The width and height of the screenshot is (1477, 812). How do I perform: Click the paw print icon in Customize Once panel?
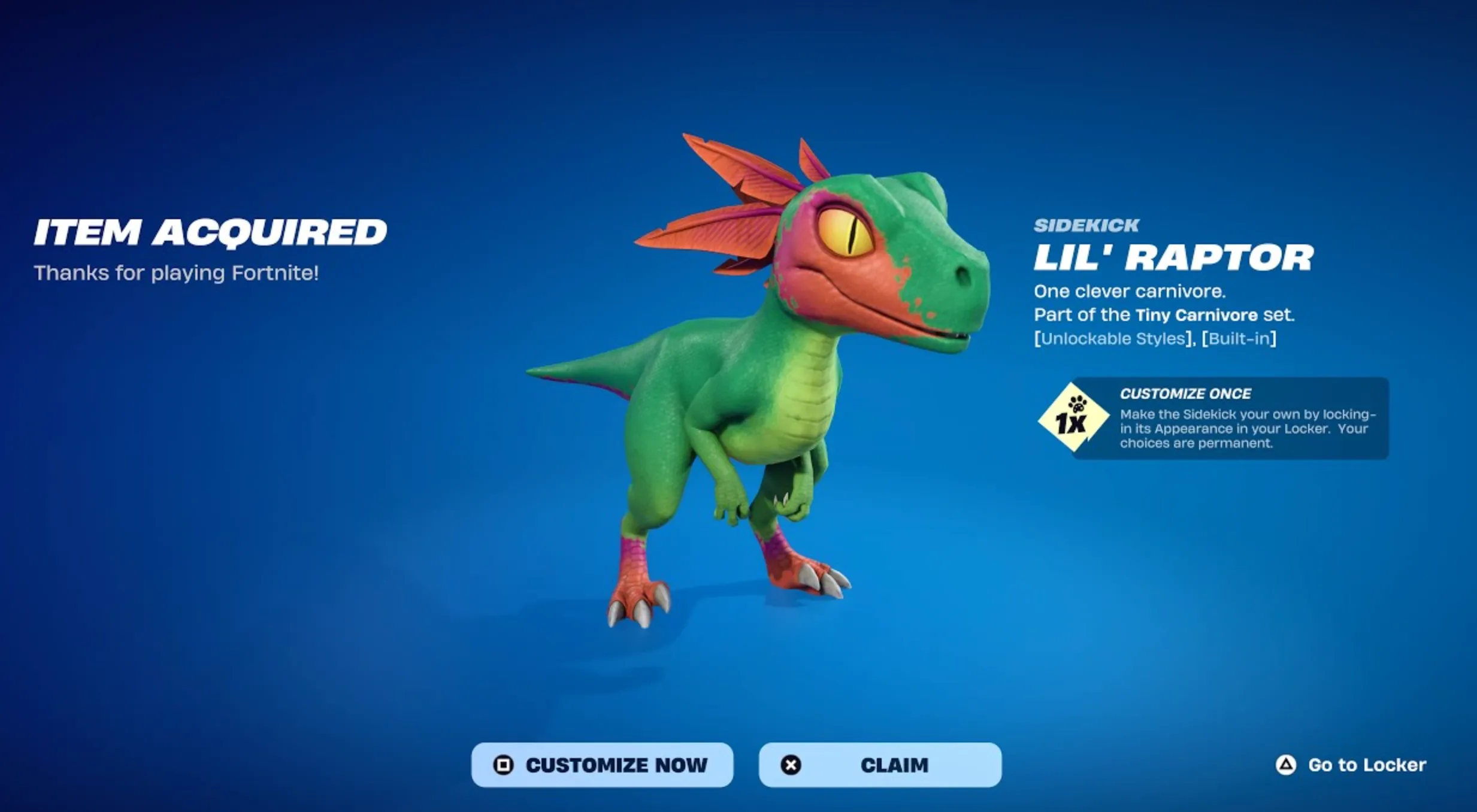[x=1076, y=405]
